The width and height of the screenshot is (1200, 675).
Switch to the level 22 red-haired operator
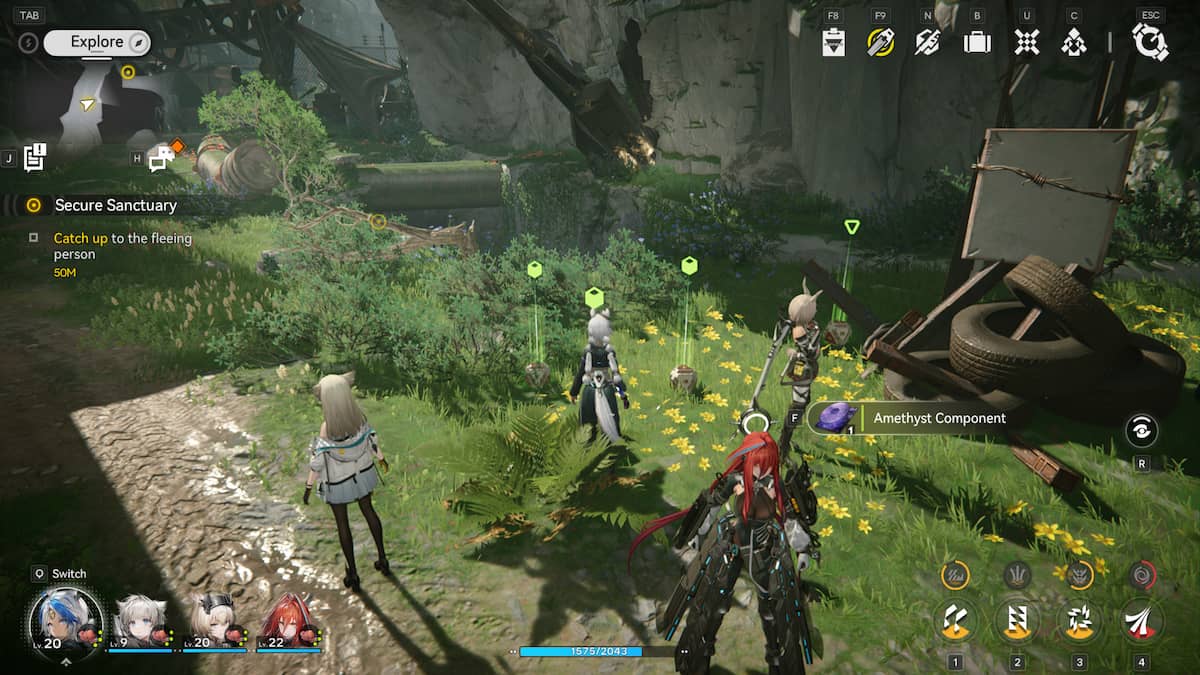288,622
